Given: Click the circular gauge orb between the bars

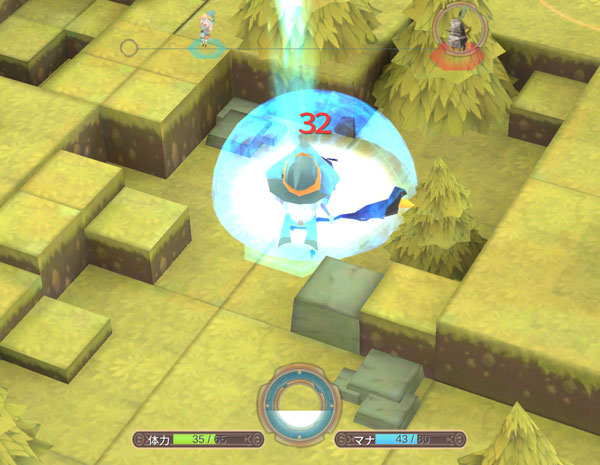Looking at the screenshot, I should point(299,409).
